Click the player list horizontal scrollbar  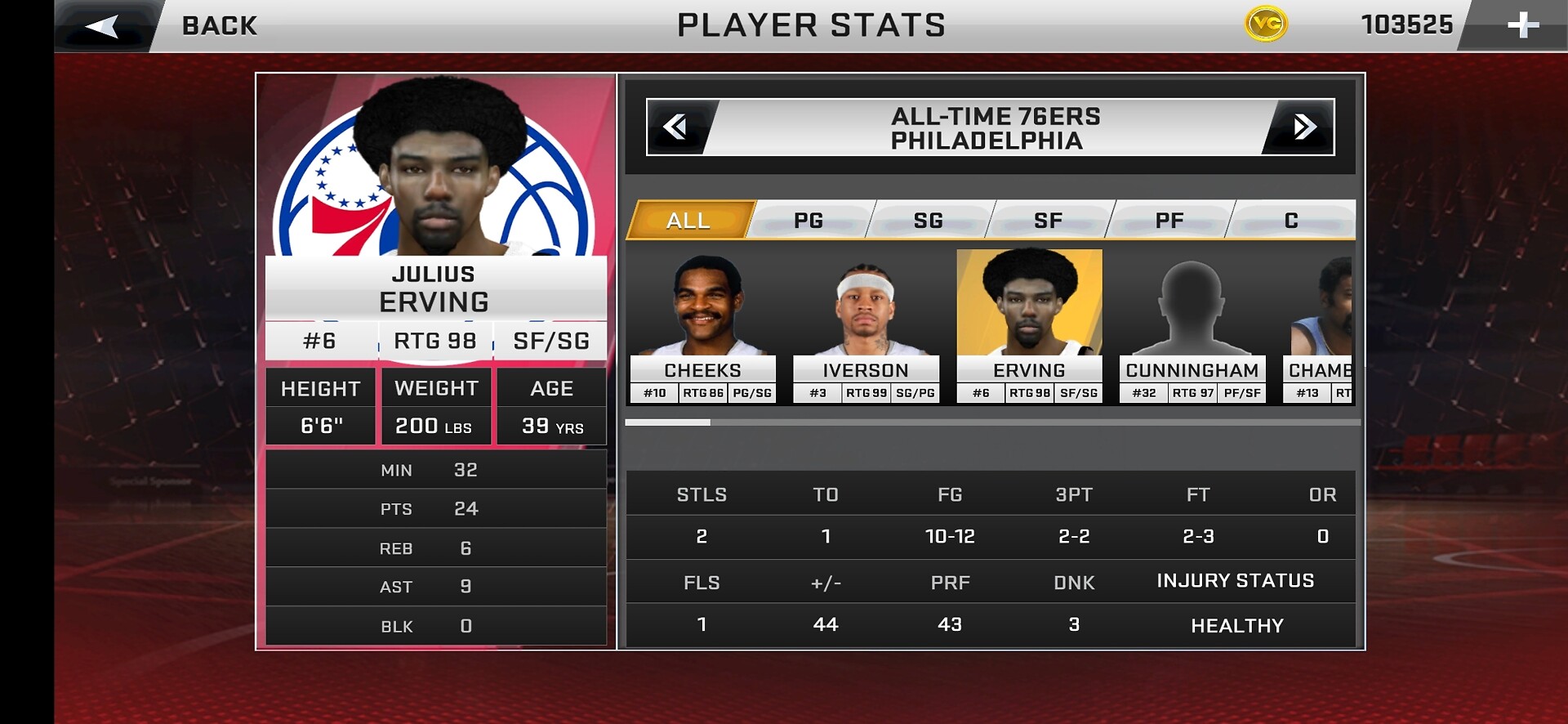[x=992, y=422]
